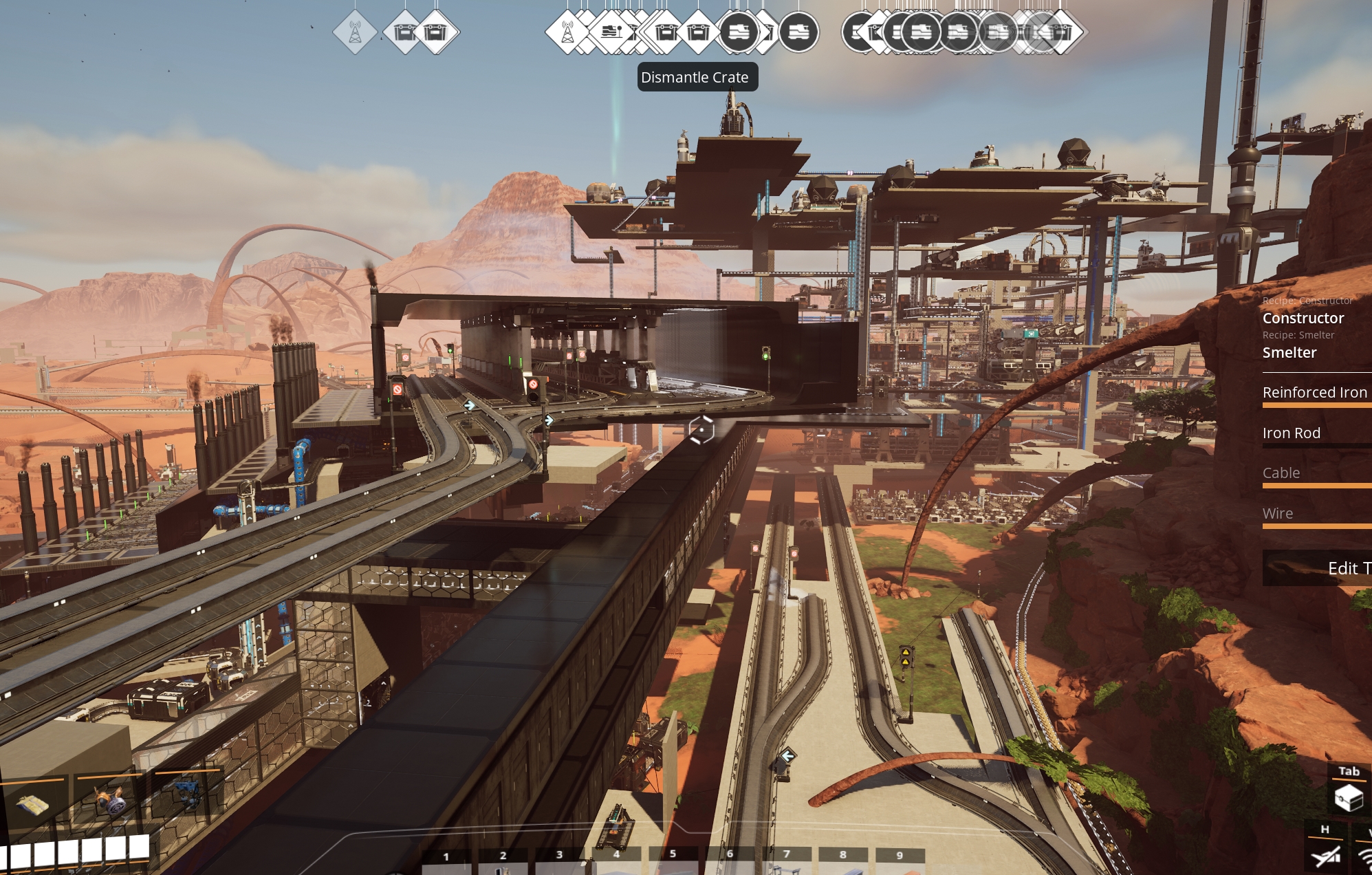
Task: Select the yellow parachute equipment slot
Action: (x=32, y=803)
